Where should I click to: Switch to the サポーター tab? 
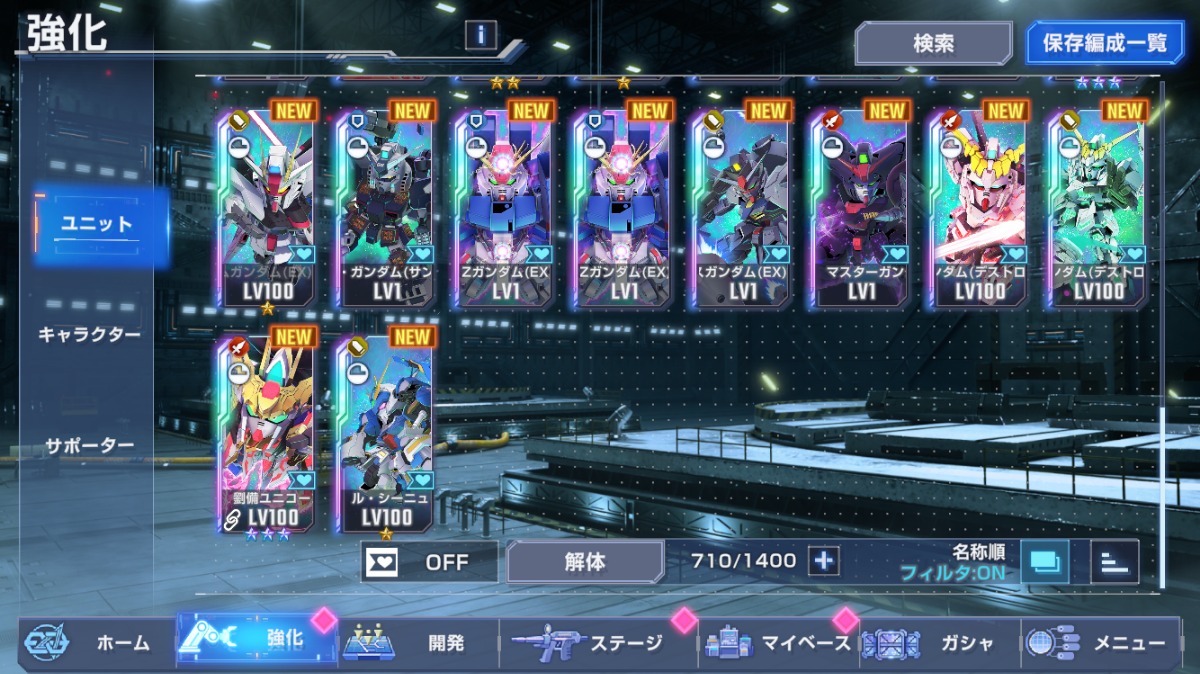click(x=89, y=445)
